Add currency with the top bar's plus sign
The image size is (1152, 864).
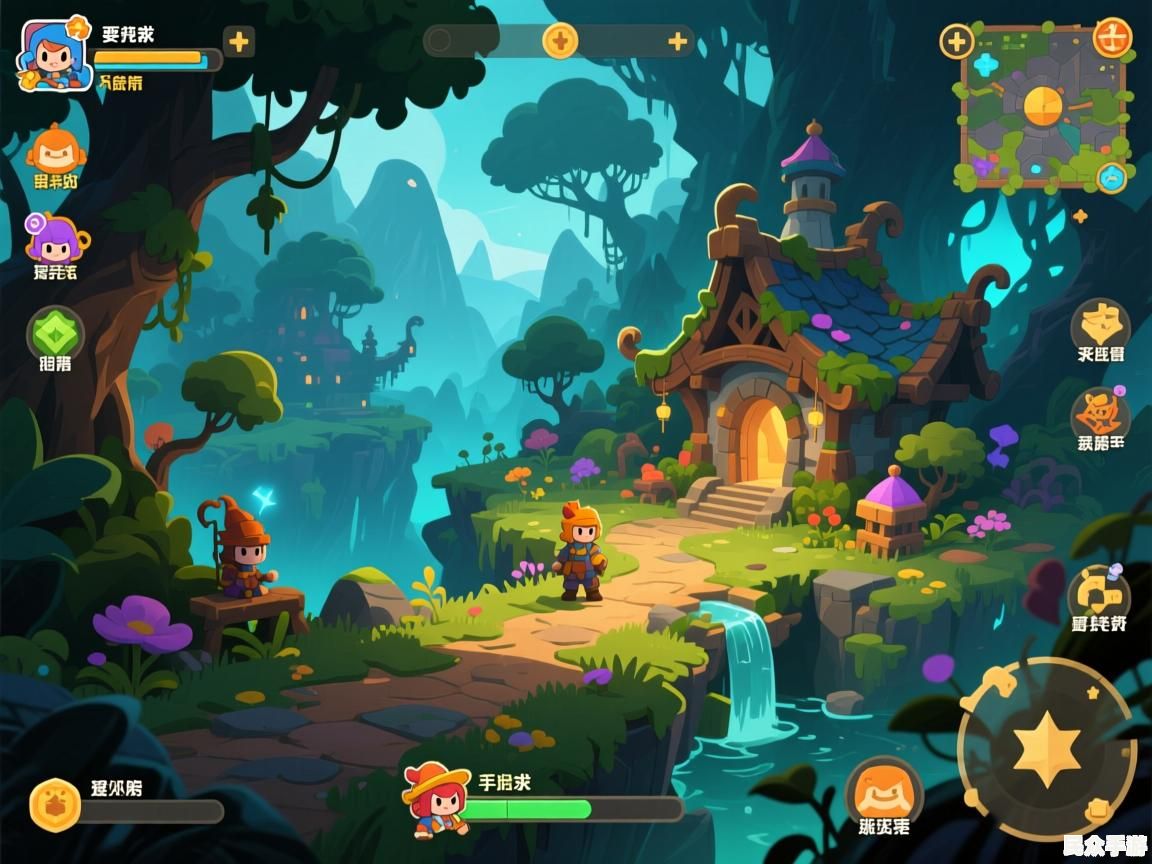click(678, 41)
